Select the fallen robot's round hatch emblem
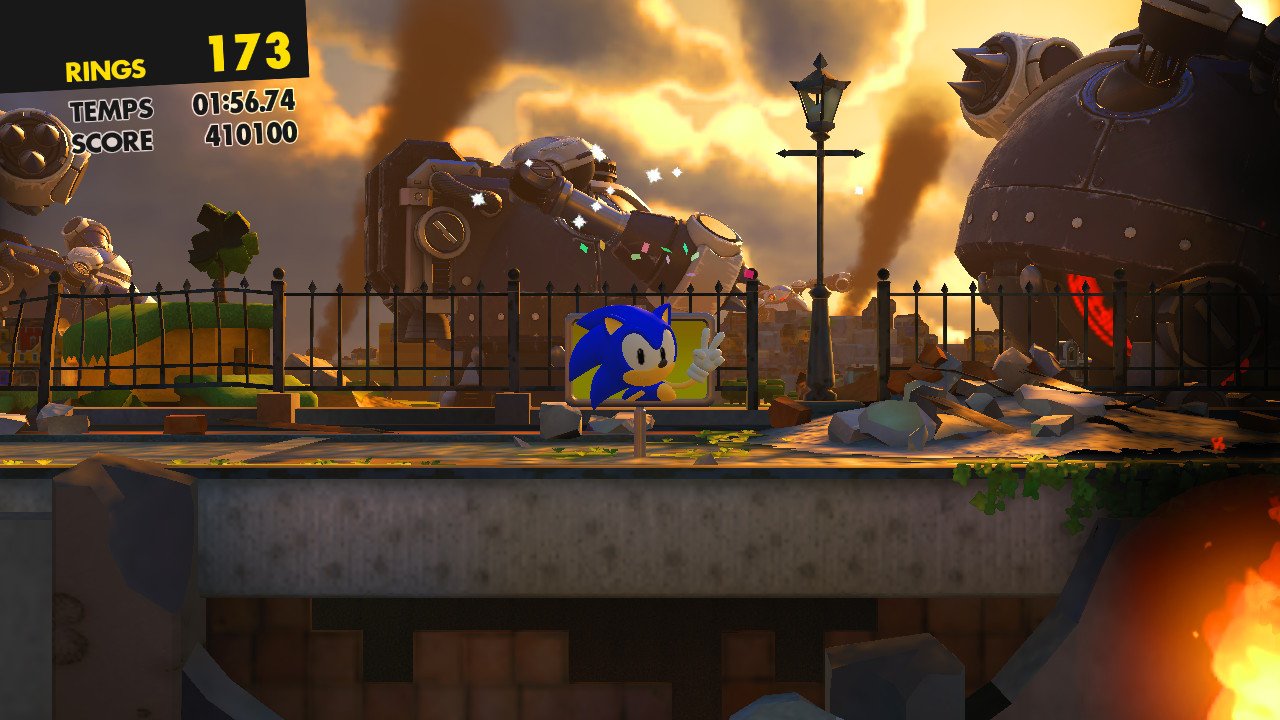1280x720 pixels. pyautogui.click(x=443, y=231)
